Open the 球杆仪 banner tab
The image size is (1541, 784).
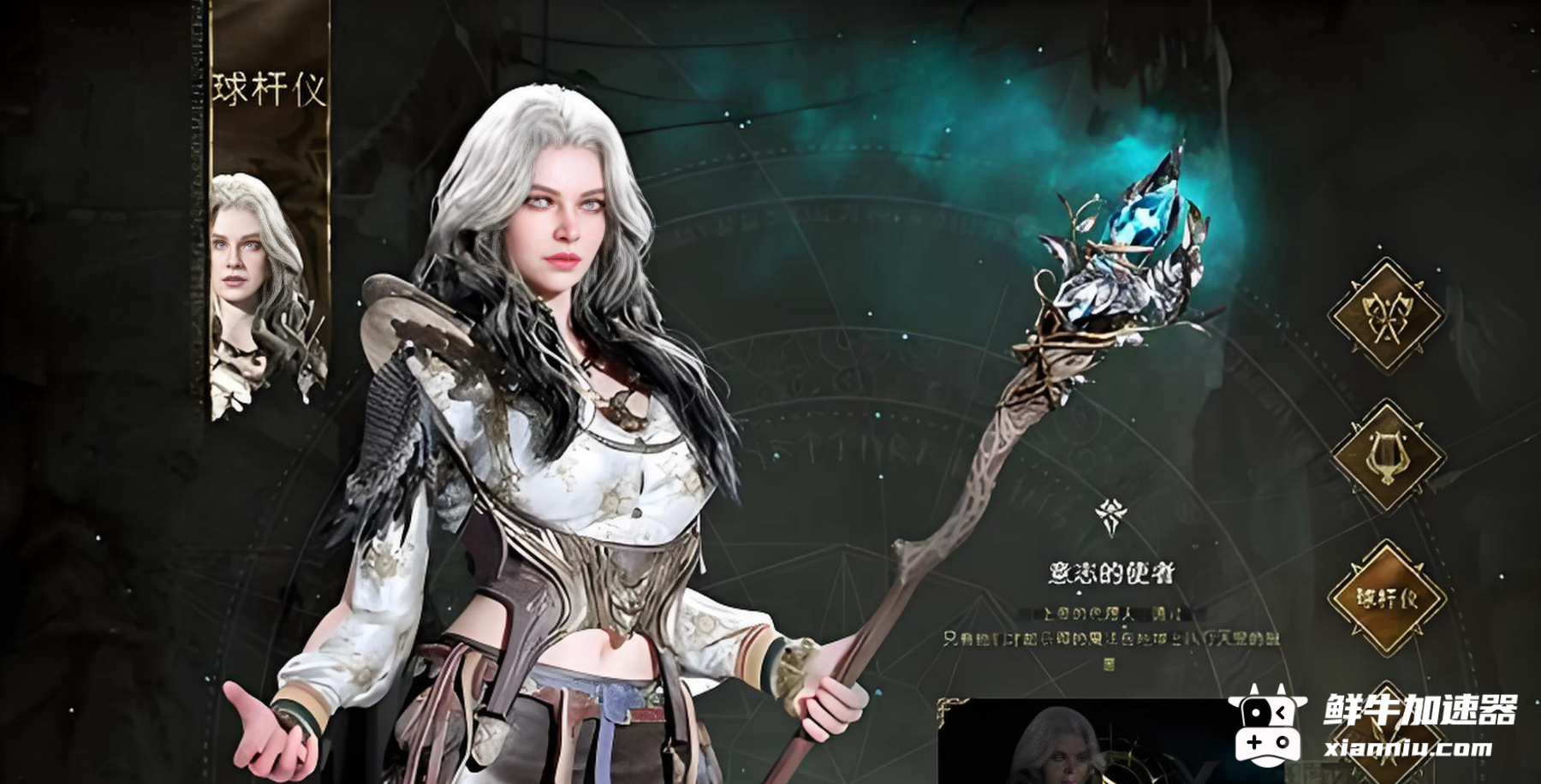pos(270,88)
